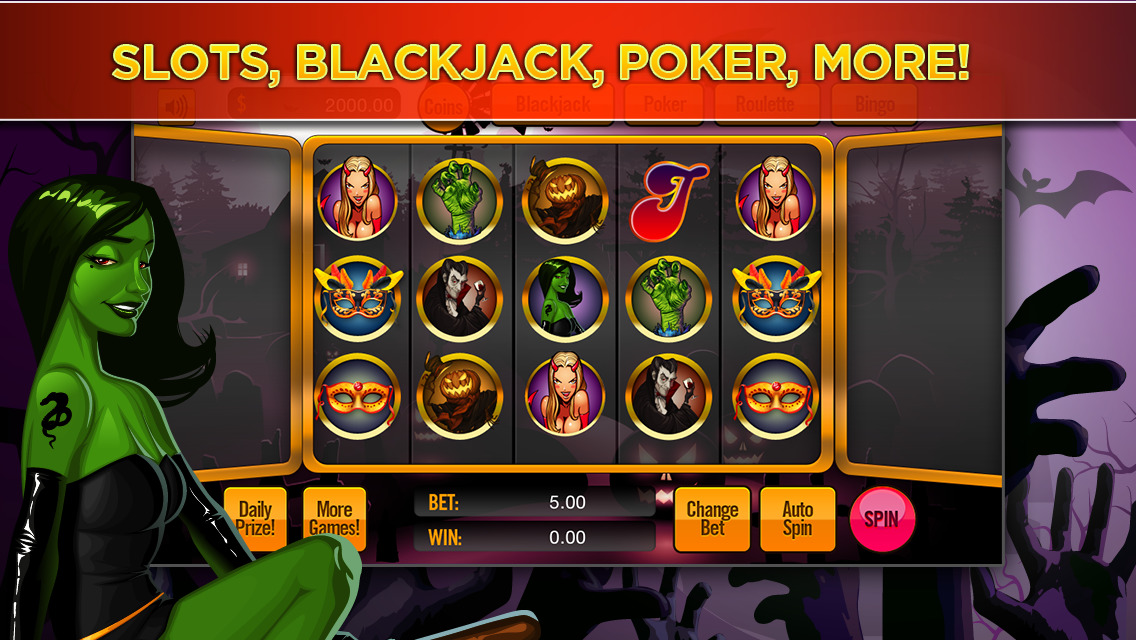The height and width of the screenshot is (640, 1136).
Task: Claim the Daily Prize
Action: coord(255,519)
